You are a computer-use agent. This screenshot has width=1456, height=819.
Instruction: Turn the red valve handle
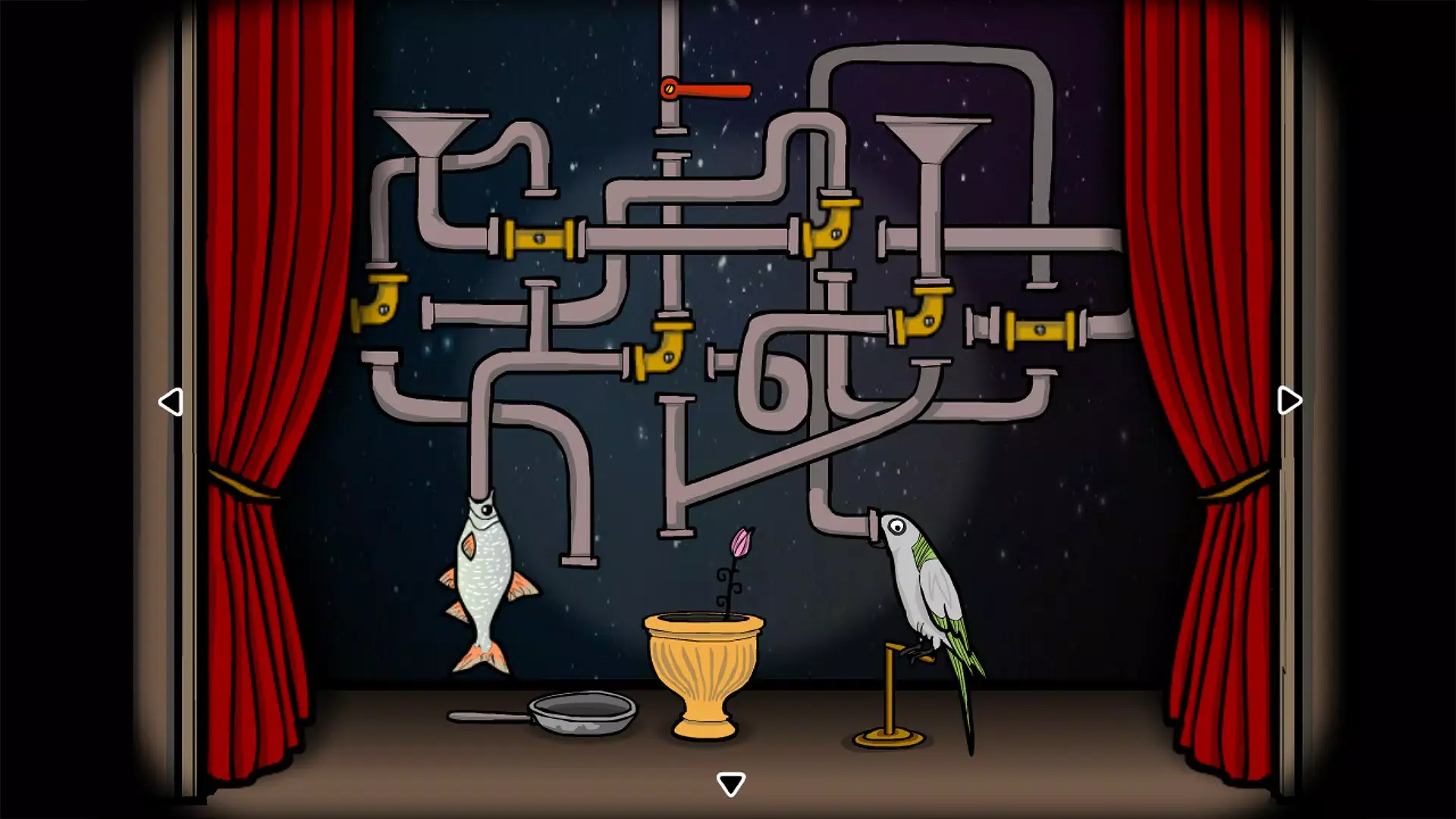705,91
